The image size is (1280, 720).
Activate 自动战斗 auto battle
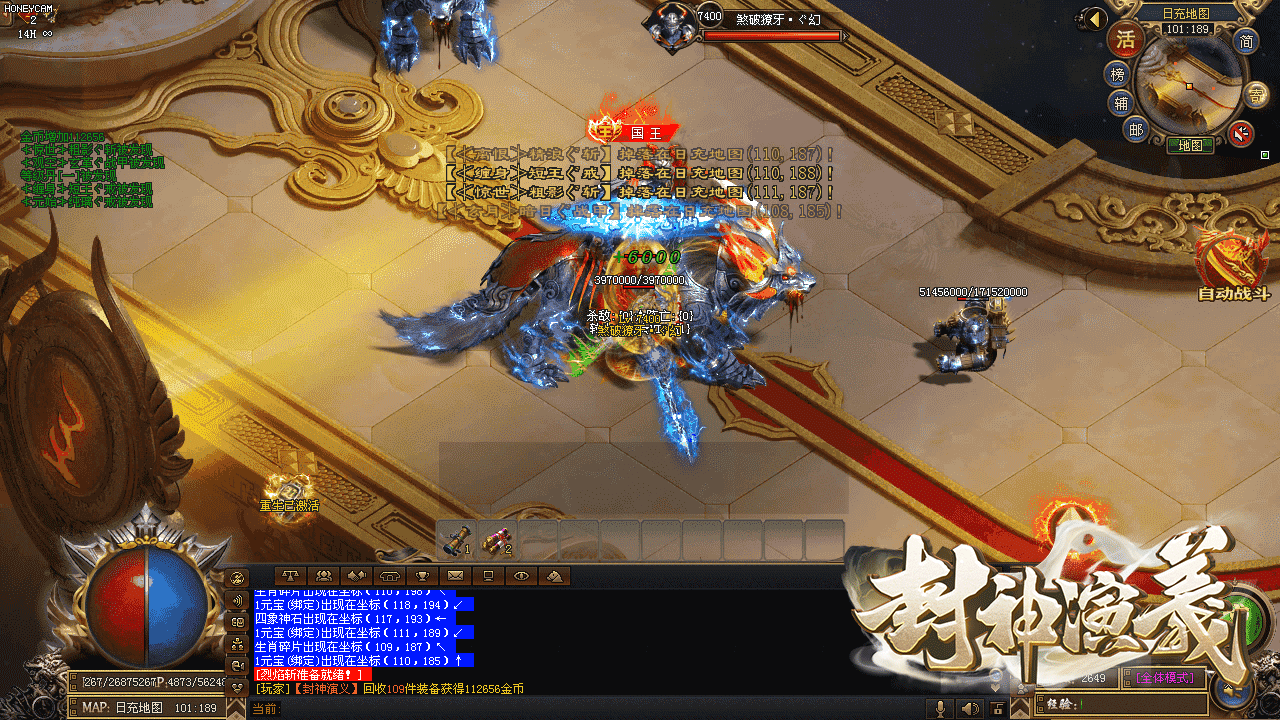(x=1233, y=263)
